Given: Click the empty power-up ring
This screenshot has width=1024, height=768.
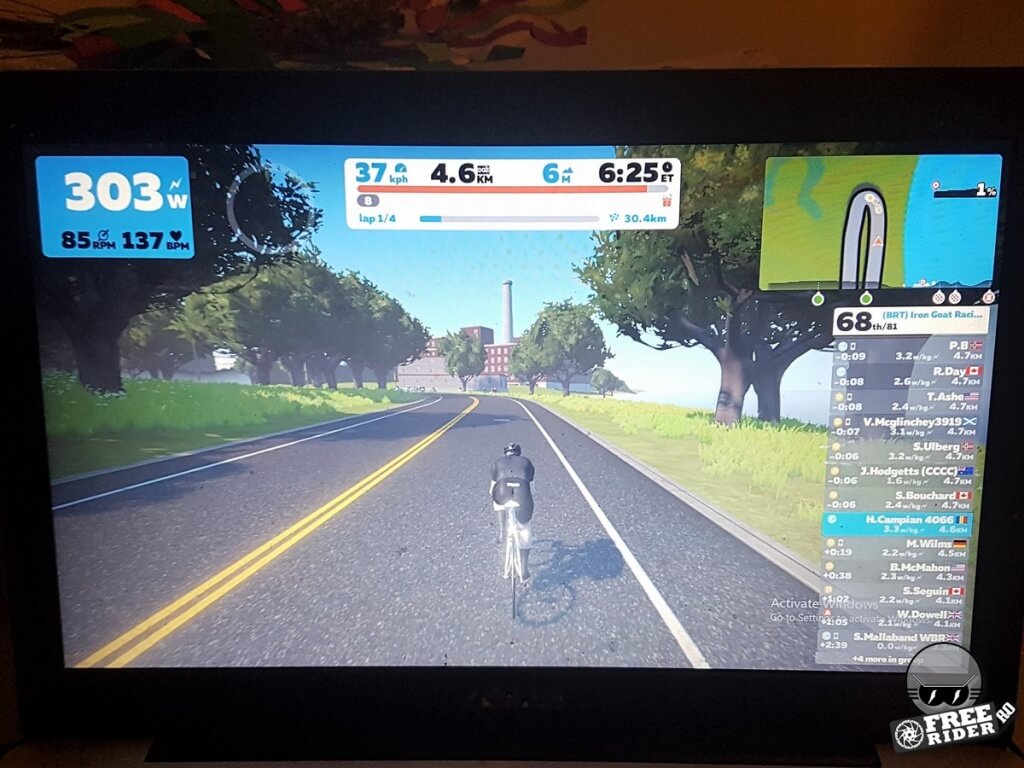Looking at the screenshot, I should [258, 209].
